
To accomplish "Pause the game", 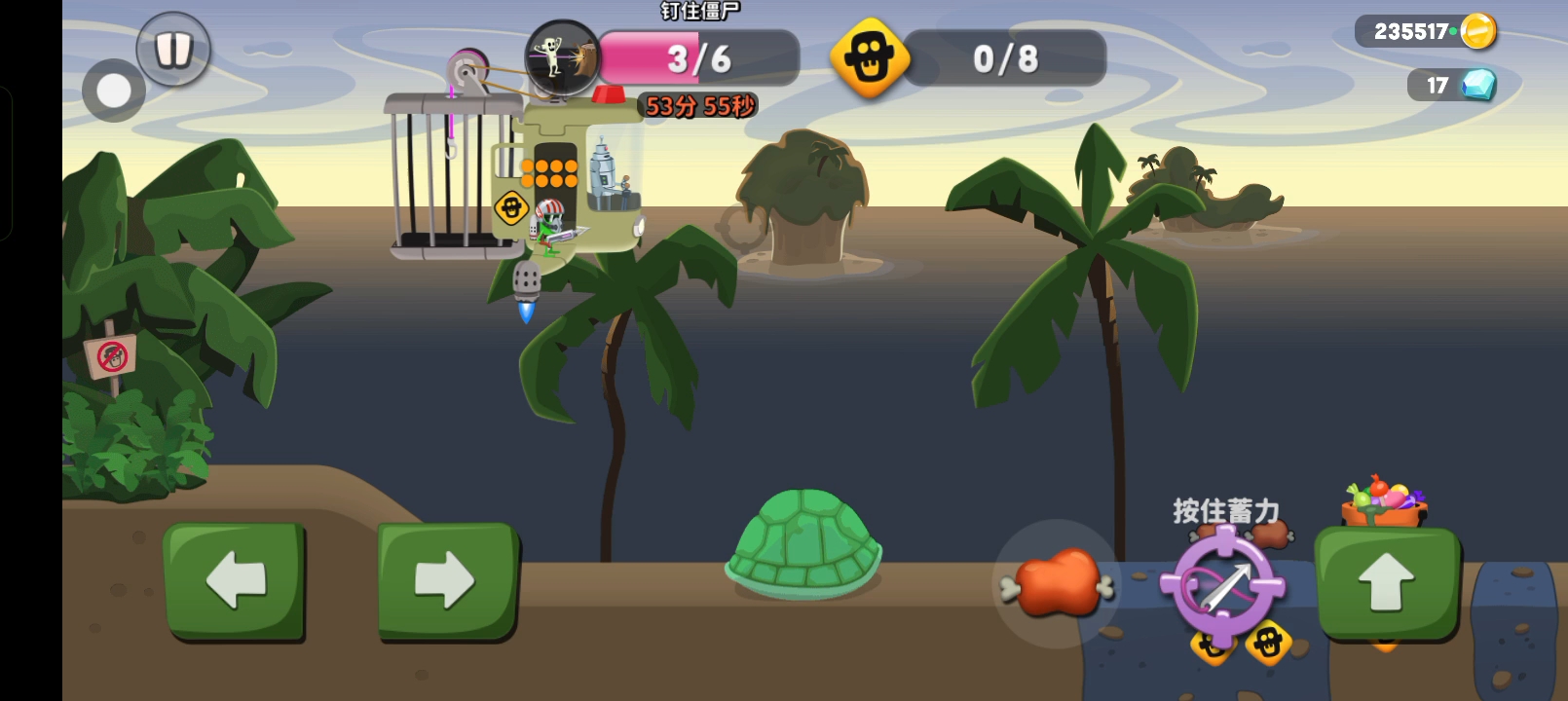I will coord(173,48).
